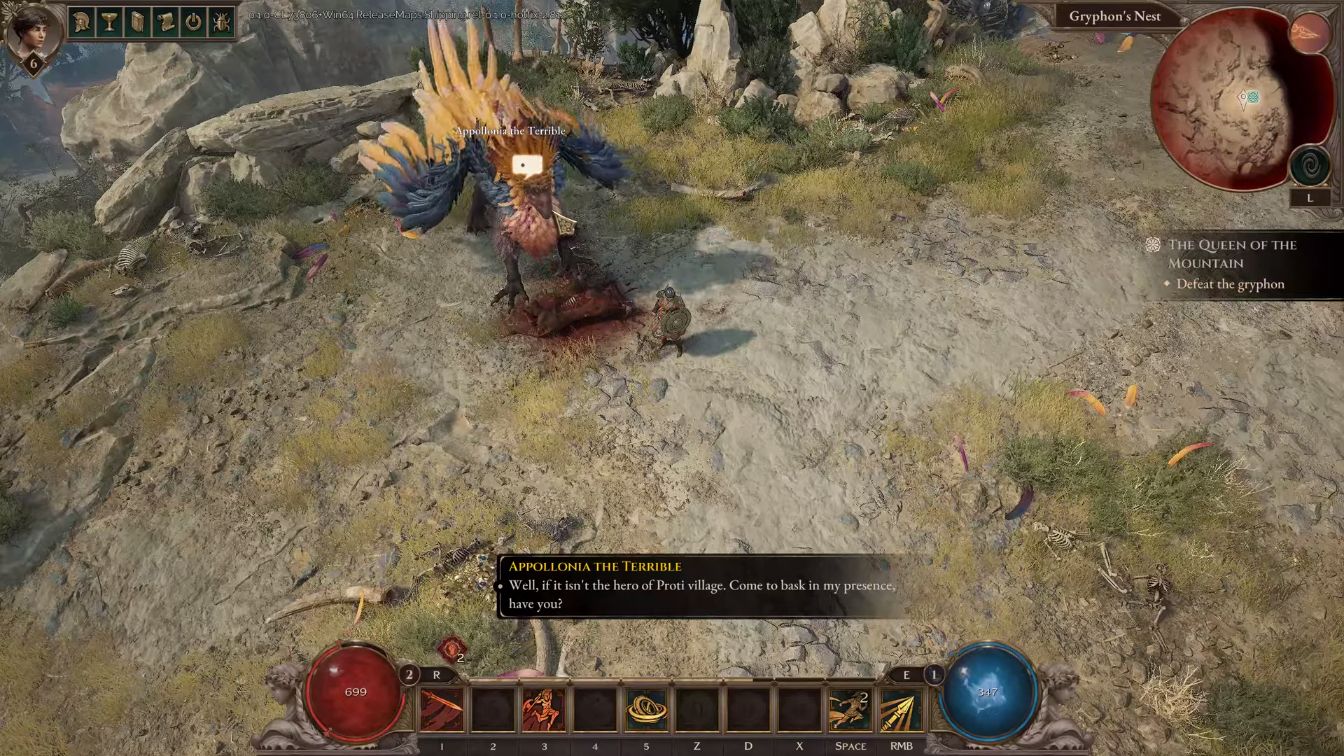
Task: Open the book icon in the top menu
Action: coord(138,21)
